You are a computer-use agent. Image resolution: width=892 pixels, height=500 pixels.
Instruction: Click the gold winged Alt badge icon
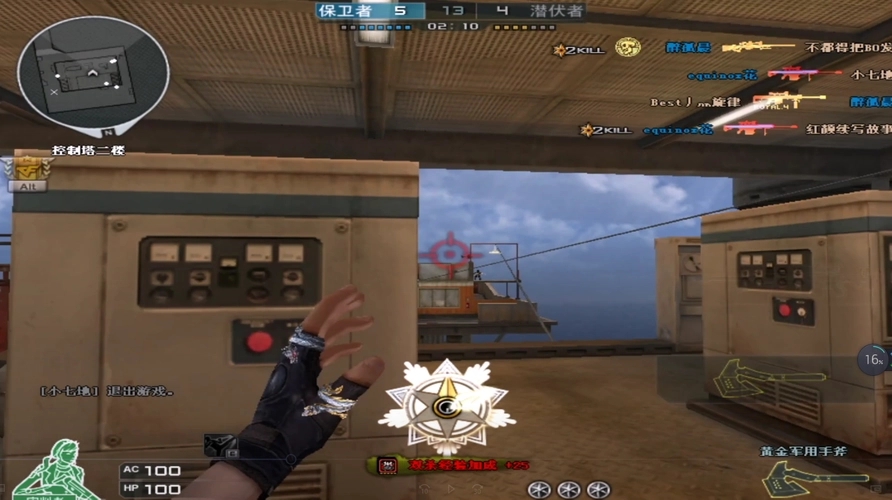[x=27, y=173]
